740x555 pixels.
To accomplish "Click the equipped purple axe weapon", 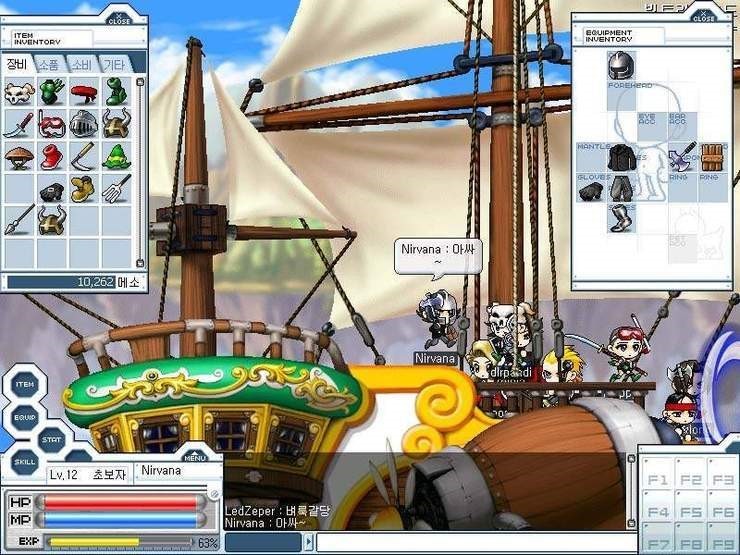I will (682, 156).
